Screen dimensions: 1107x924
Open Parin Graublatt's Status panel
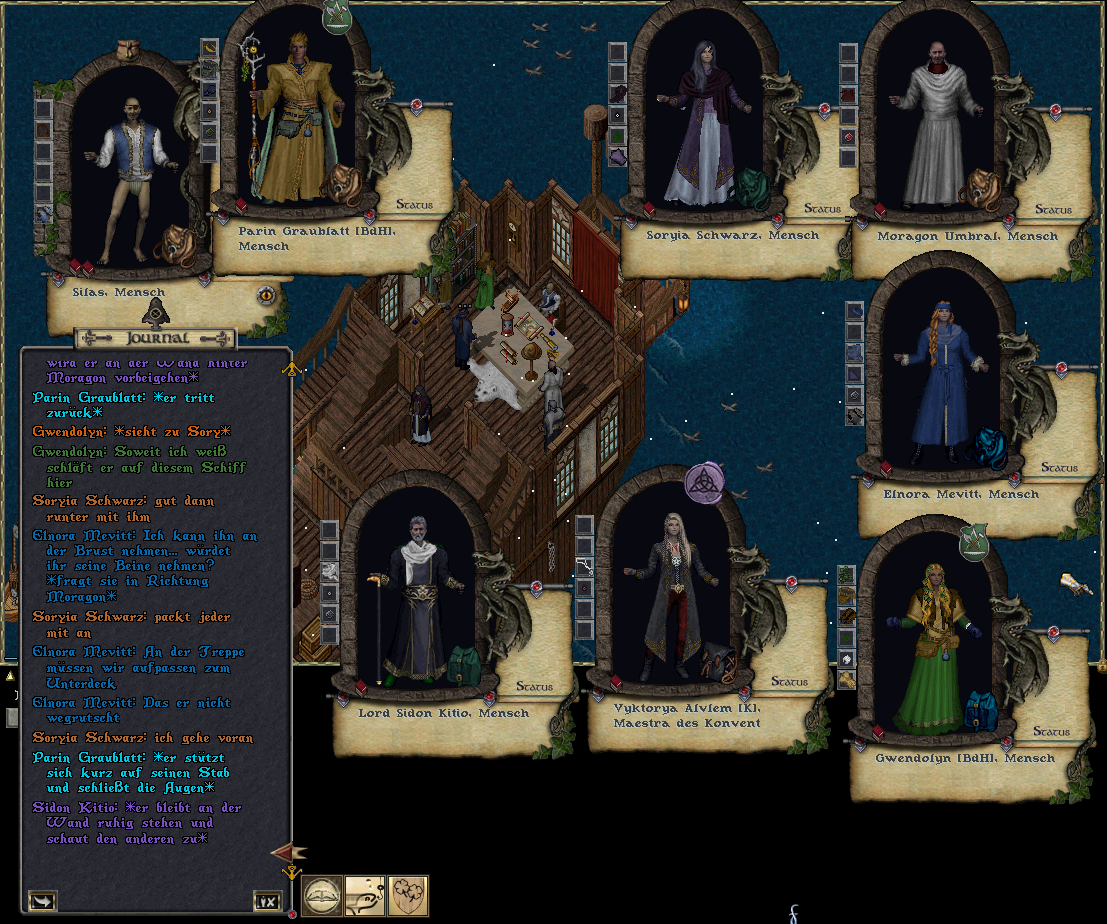click(x=414, y=205)
